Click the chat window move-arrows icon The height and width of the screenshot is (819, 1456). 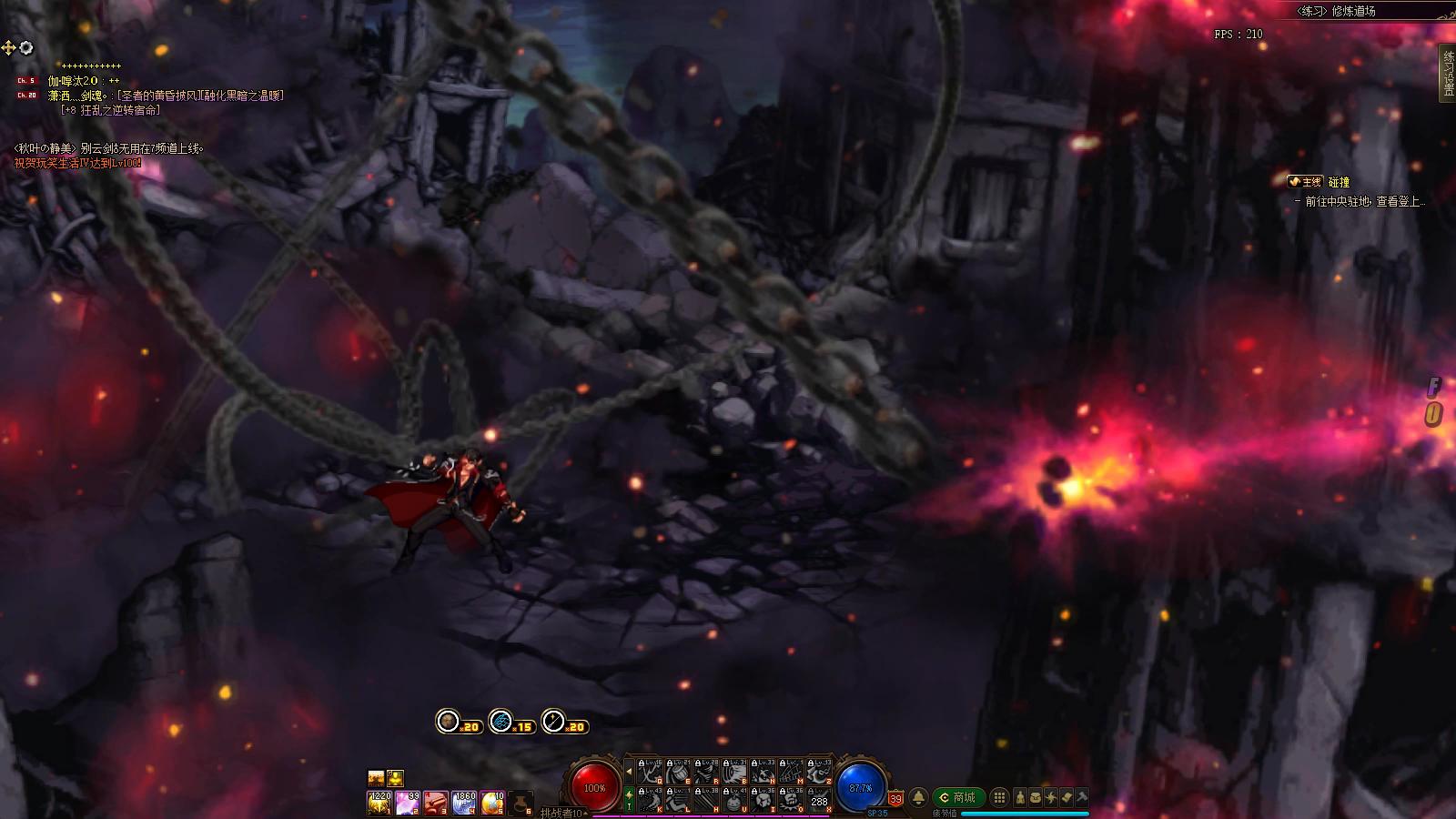(8, 48)
